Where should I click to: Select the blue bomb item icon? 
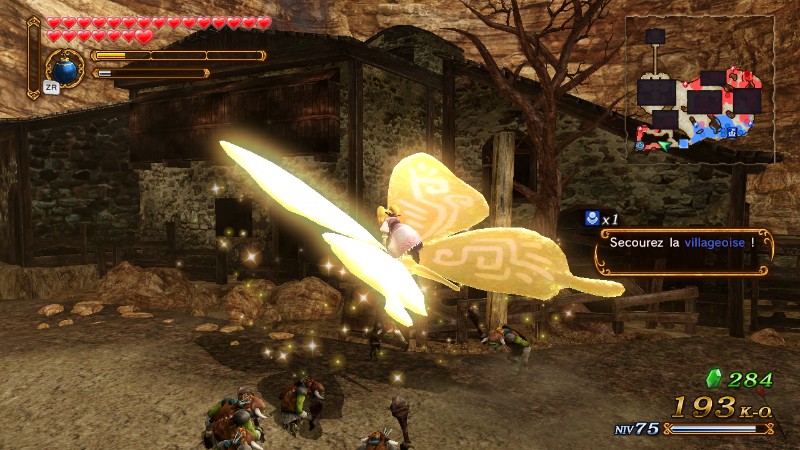(x=66, y=70)
